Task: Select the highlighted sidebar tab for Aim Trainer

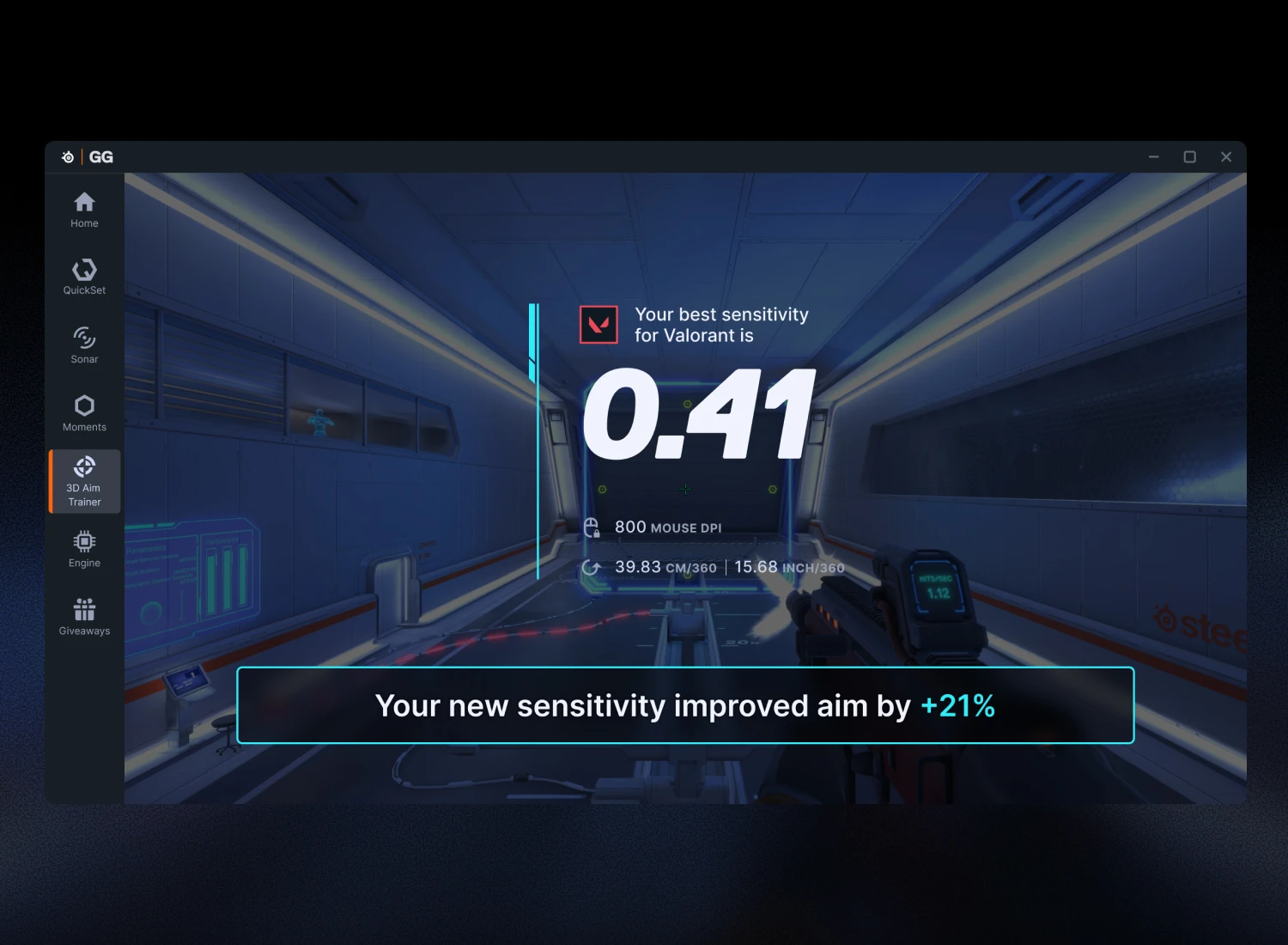Action: coord(84,480)
